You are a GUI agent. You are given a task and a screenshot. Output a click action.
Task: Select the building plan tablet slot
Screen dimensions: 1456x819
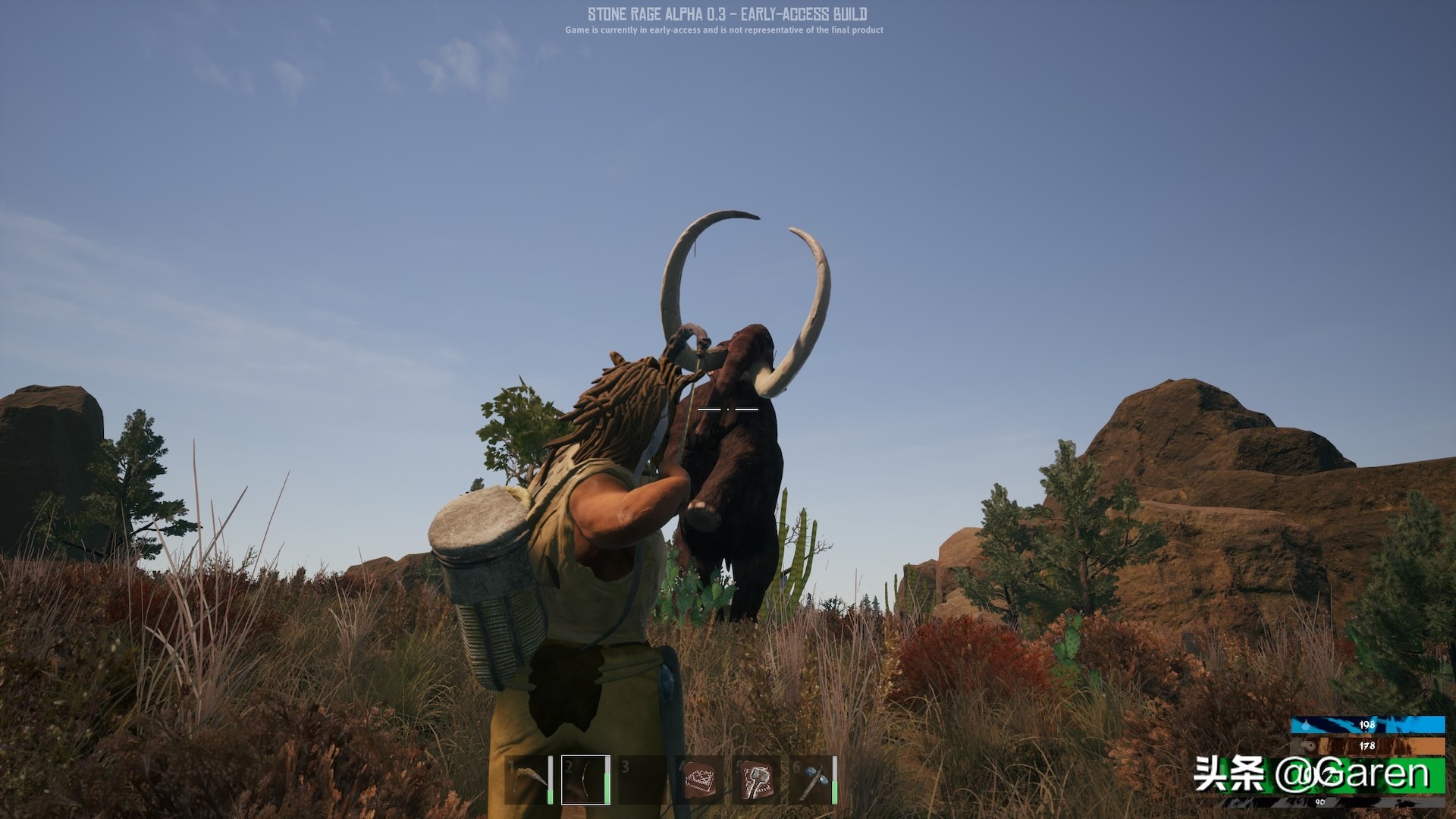click(x=699, y=780)
